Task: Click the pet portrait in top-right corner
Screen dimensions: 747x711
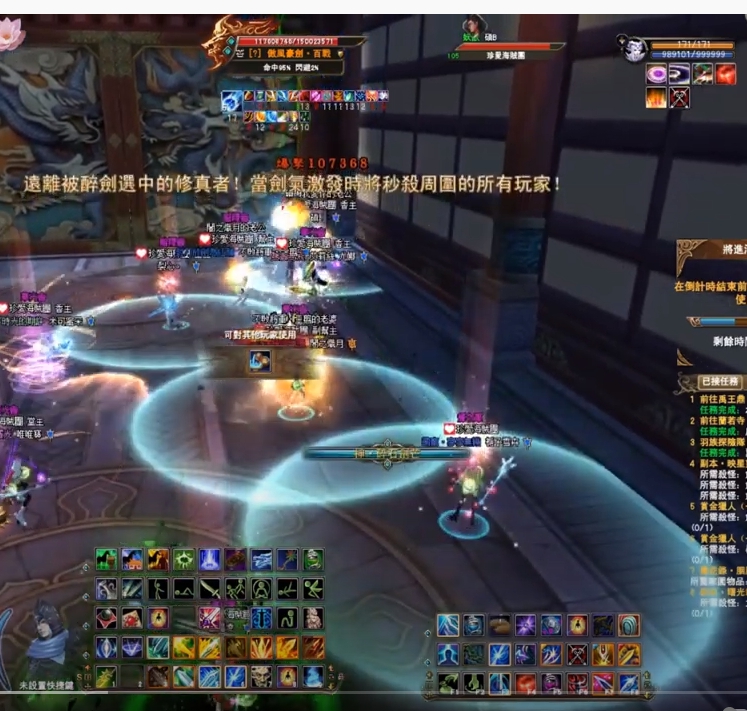Action: 635,48
